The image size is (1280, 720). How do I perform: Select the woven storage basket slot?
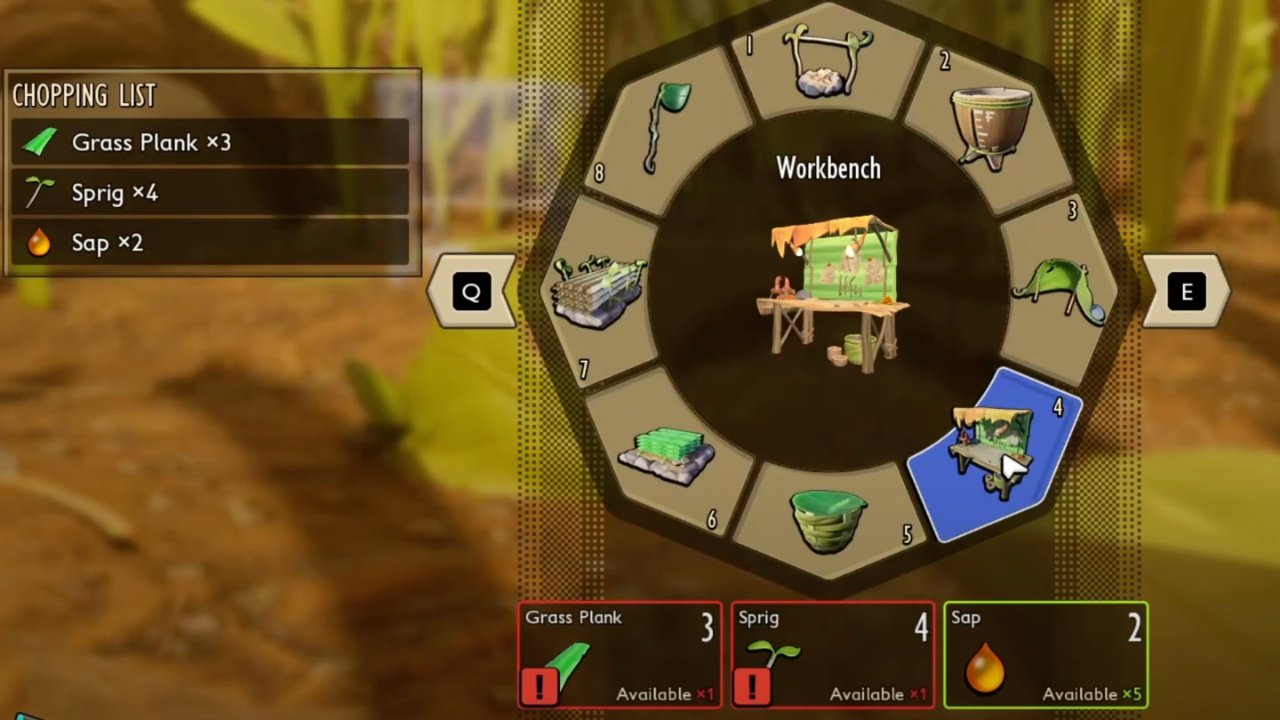pos(828,518)
